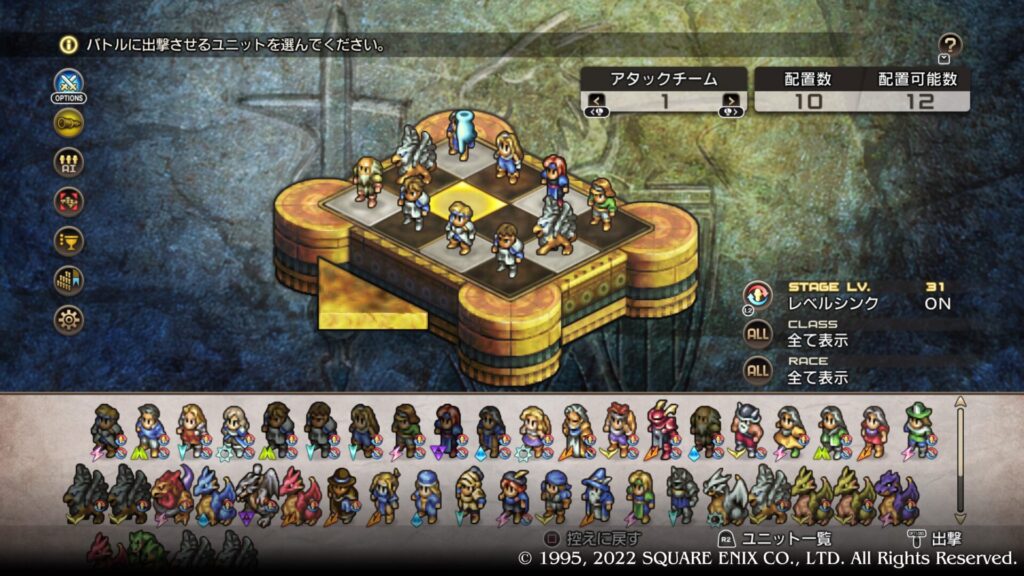
Task: Change the RACE filter ALL button
Action: [x=758, y=370]
